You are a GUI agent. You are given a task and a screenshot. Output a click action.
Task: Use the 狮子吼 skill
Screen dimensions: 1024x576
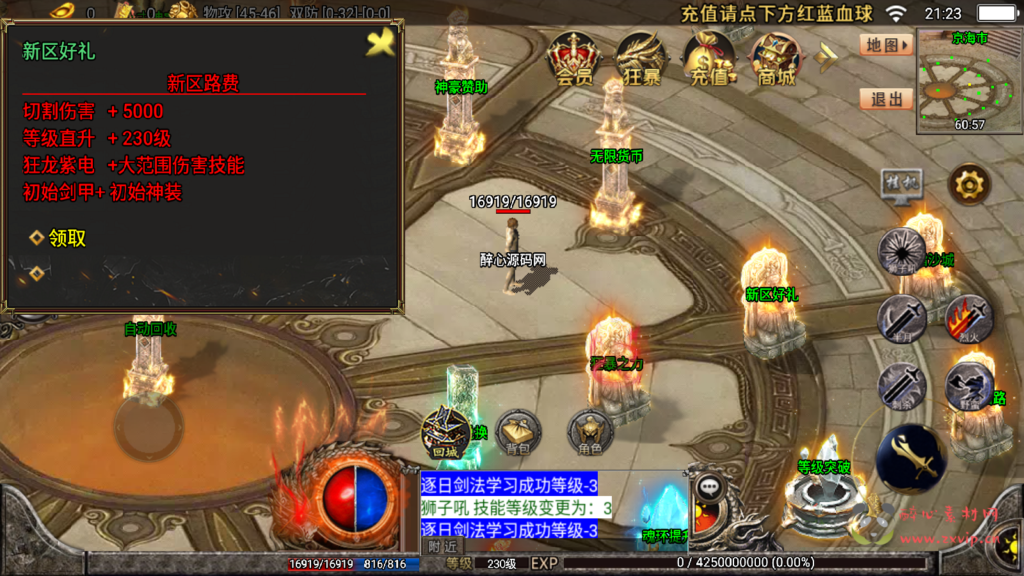coord(902,251)
